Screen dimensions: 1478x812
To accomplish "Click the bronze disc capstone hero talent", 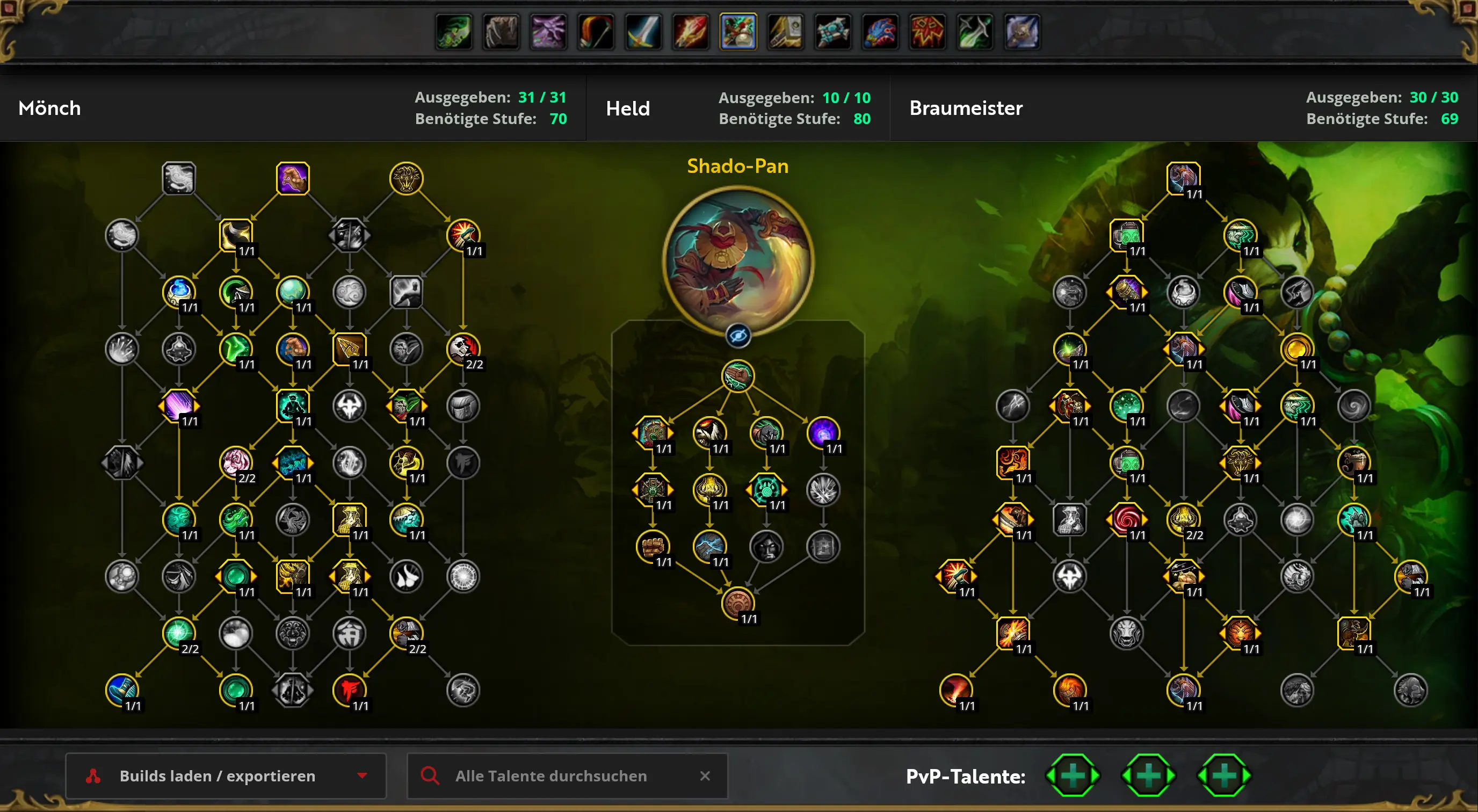I will pos(738,603).
